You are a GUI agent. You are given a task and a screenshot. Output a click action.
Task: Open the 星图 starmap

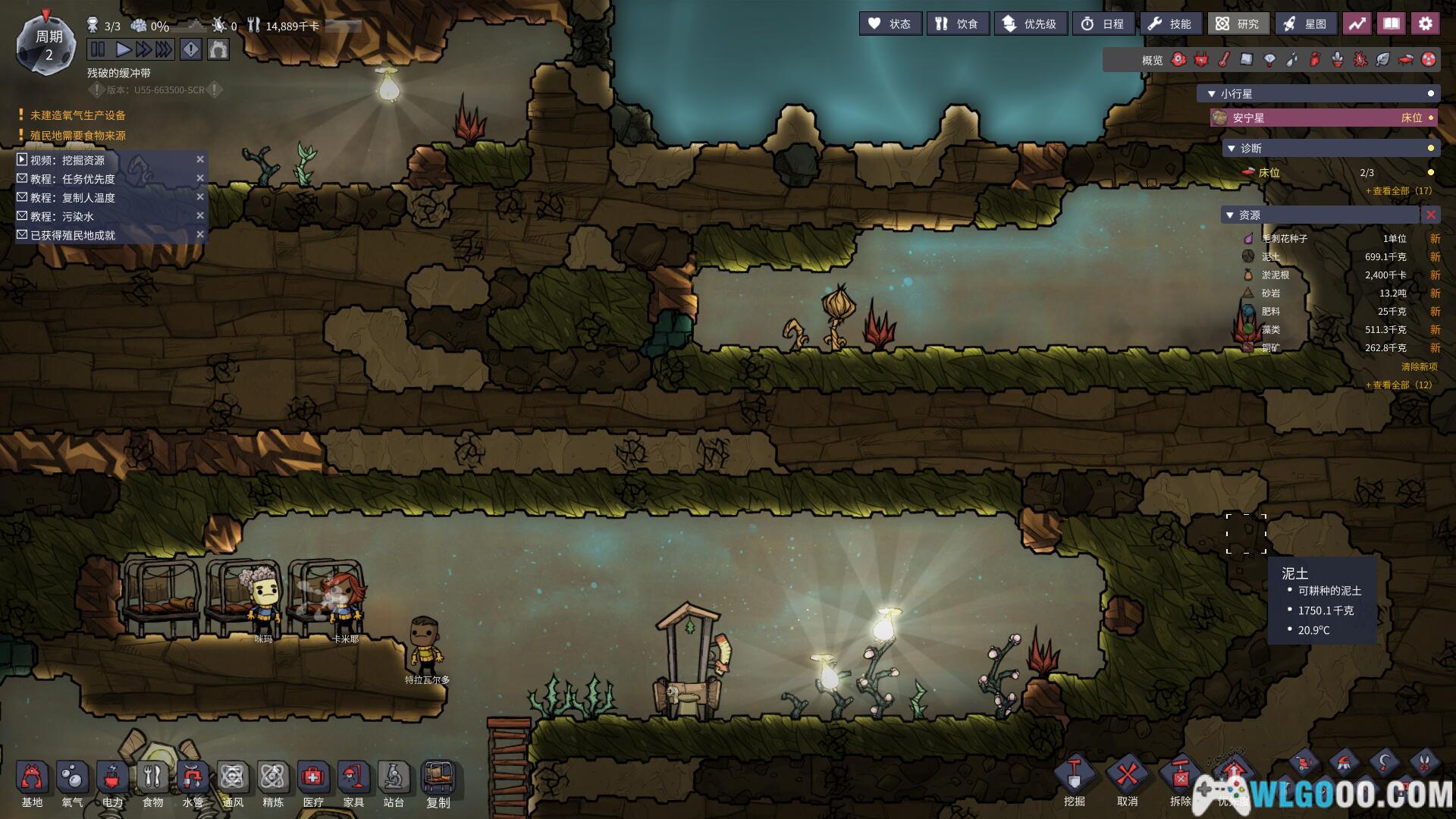pos(1305,24)
